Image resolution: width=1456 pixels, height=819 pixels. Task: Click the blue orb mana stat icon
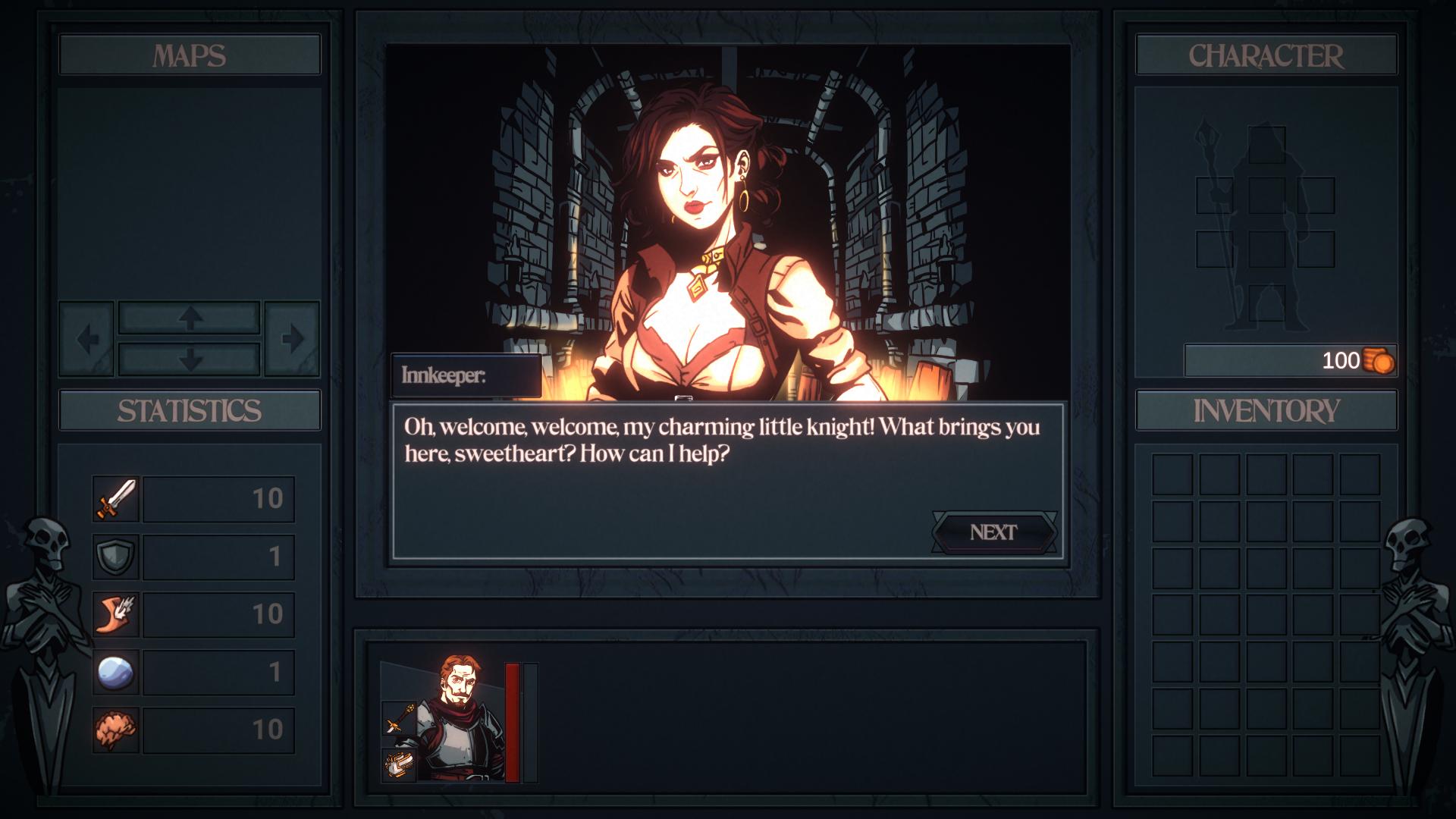(x=115, y=669)
